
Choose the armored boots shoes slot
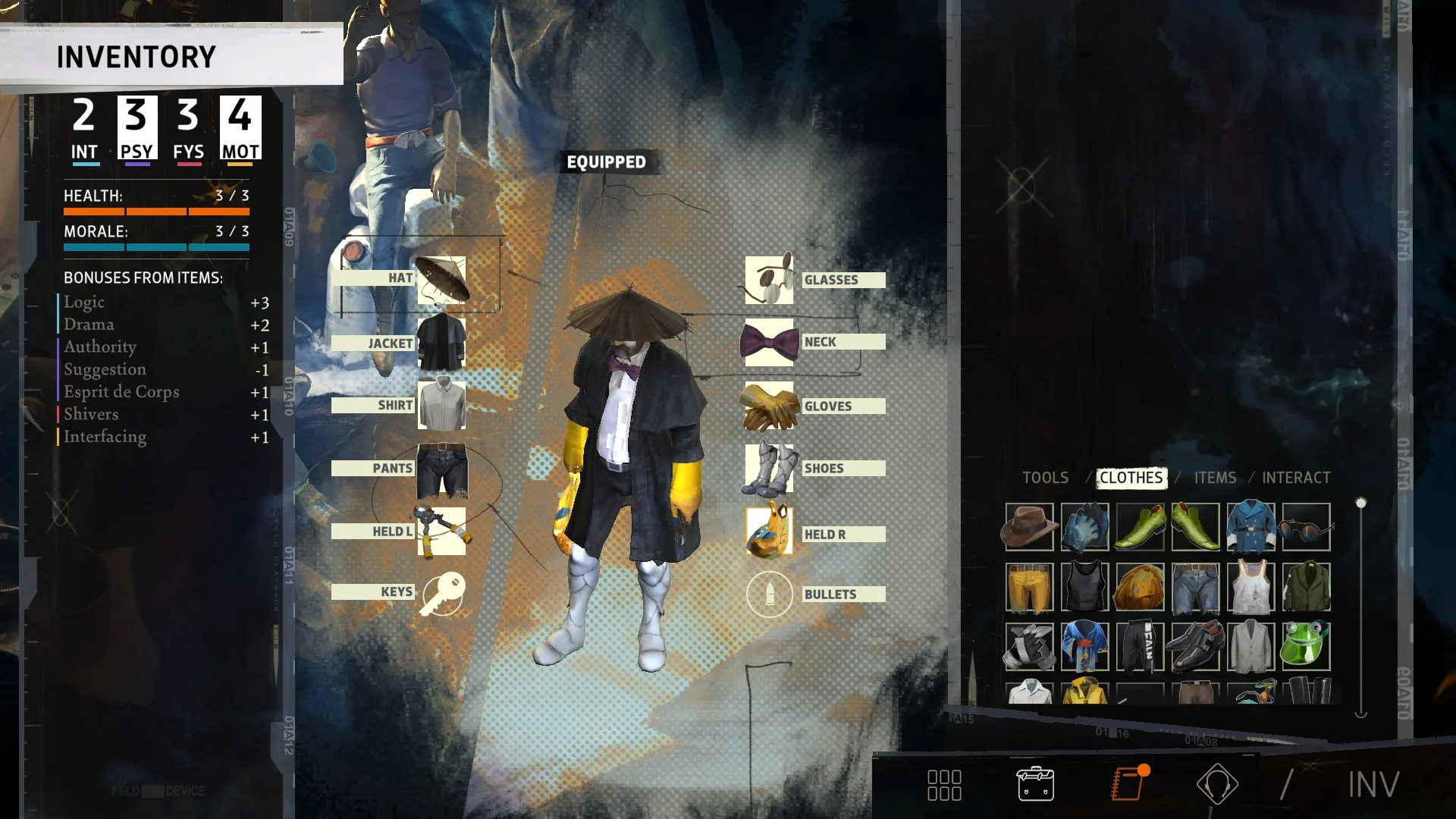point(769,469)
